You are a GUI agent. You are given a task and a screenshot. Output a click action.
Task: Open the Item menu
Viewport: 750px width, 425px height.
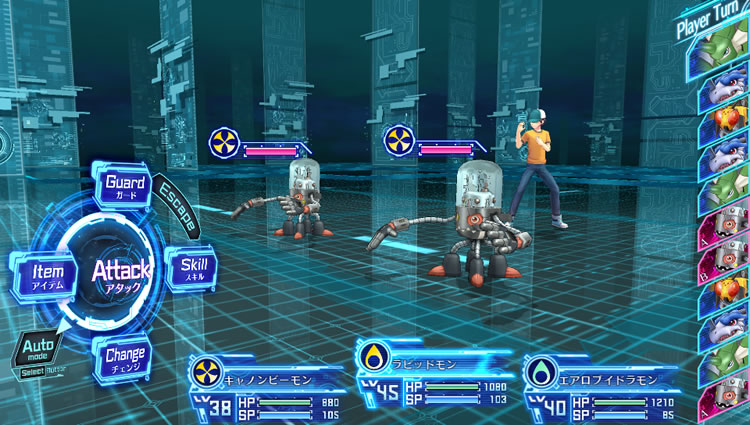point(47,273)
